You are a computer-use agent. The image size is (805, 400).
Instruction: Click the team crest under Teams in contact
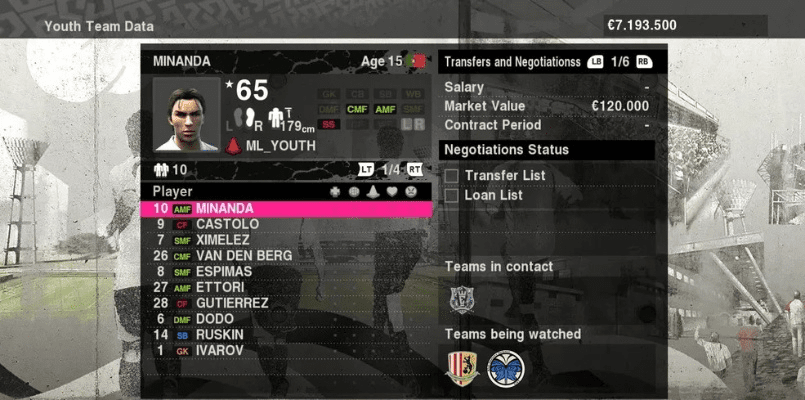pos(461,299)
